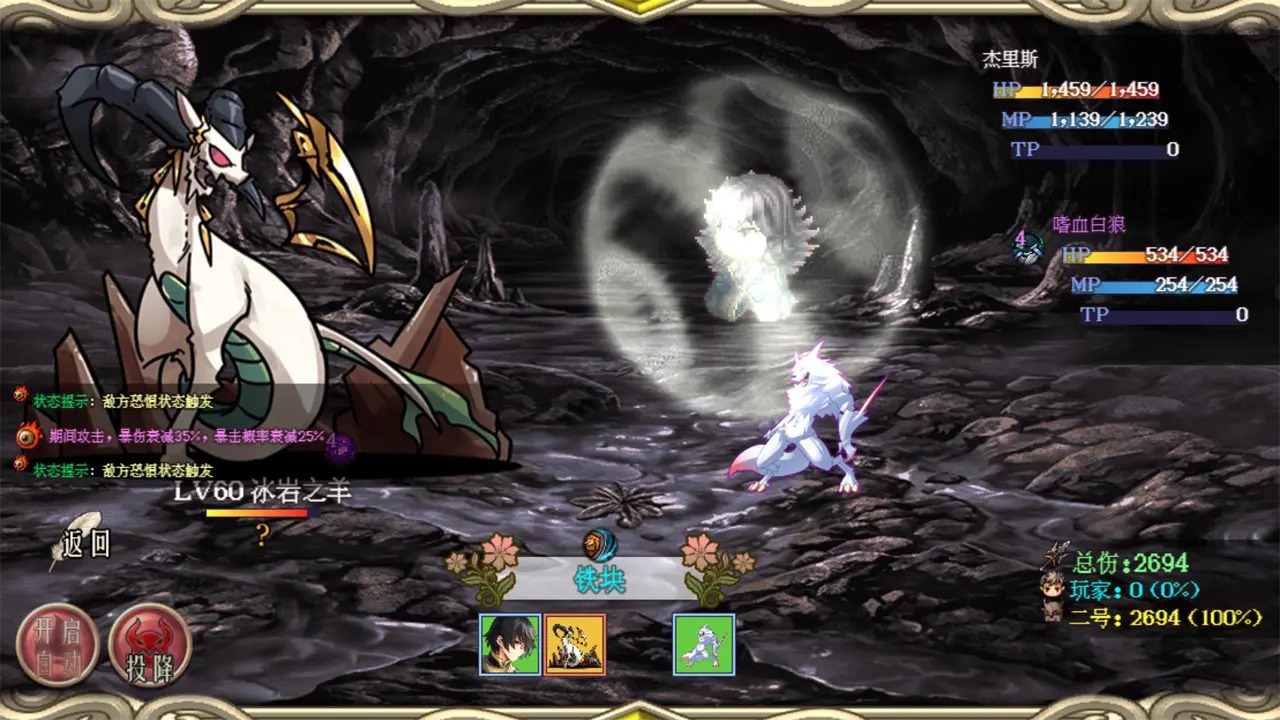Click the 铁块 skill name banner
1280x720 pixels.
[600, 578]
